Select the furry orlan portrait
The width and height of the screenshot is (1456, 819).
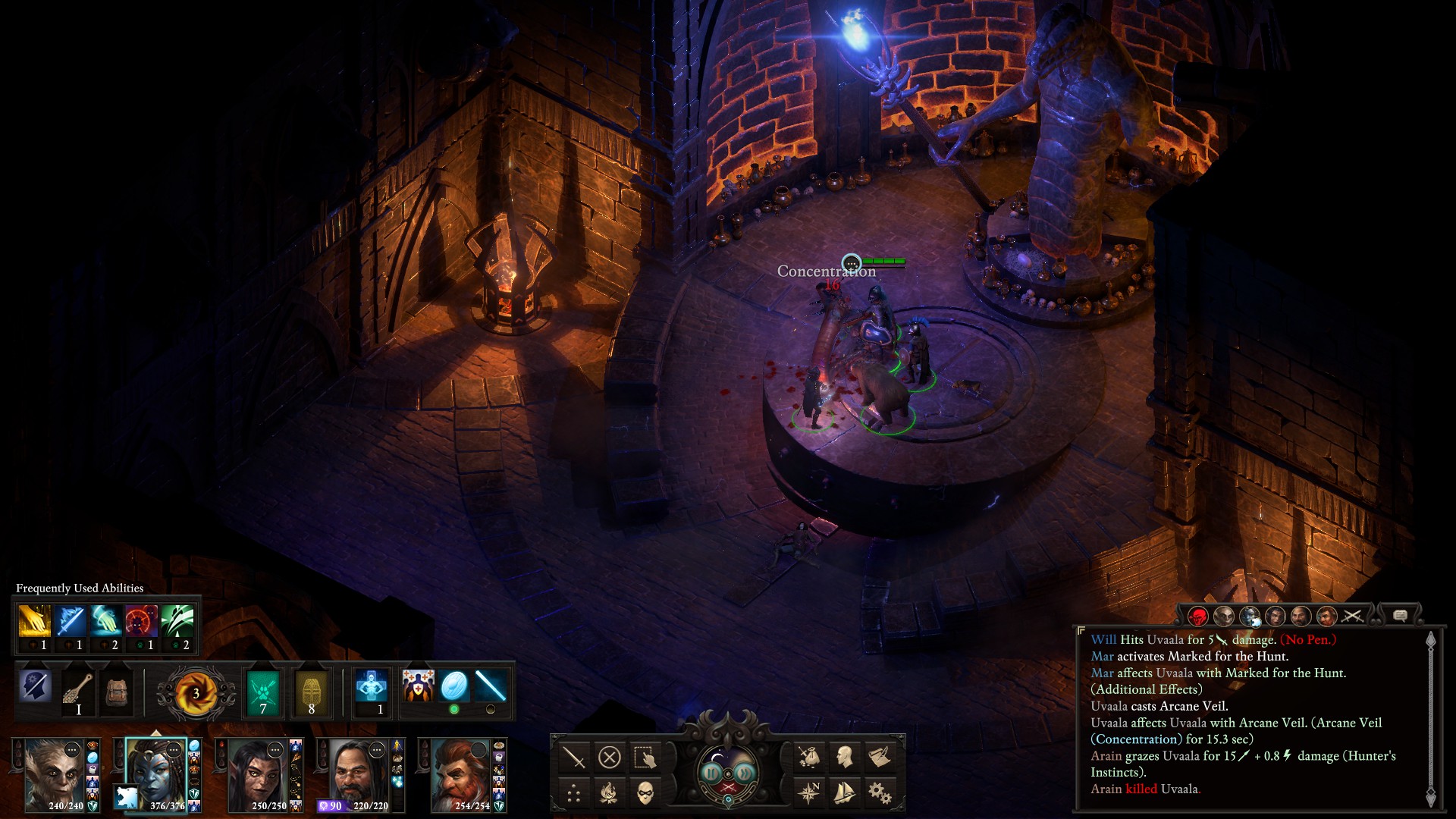coord(54,773)
